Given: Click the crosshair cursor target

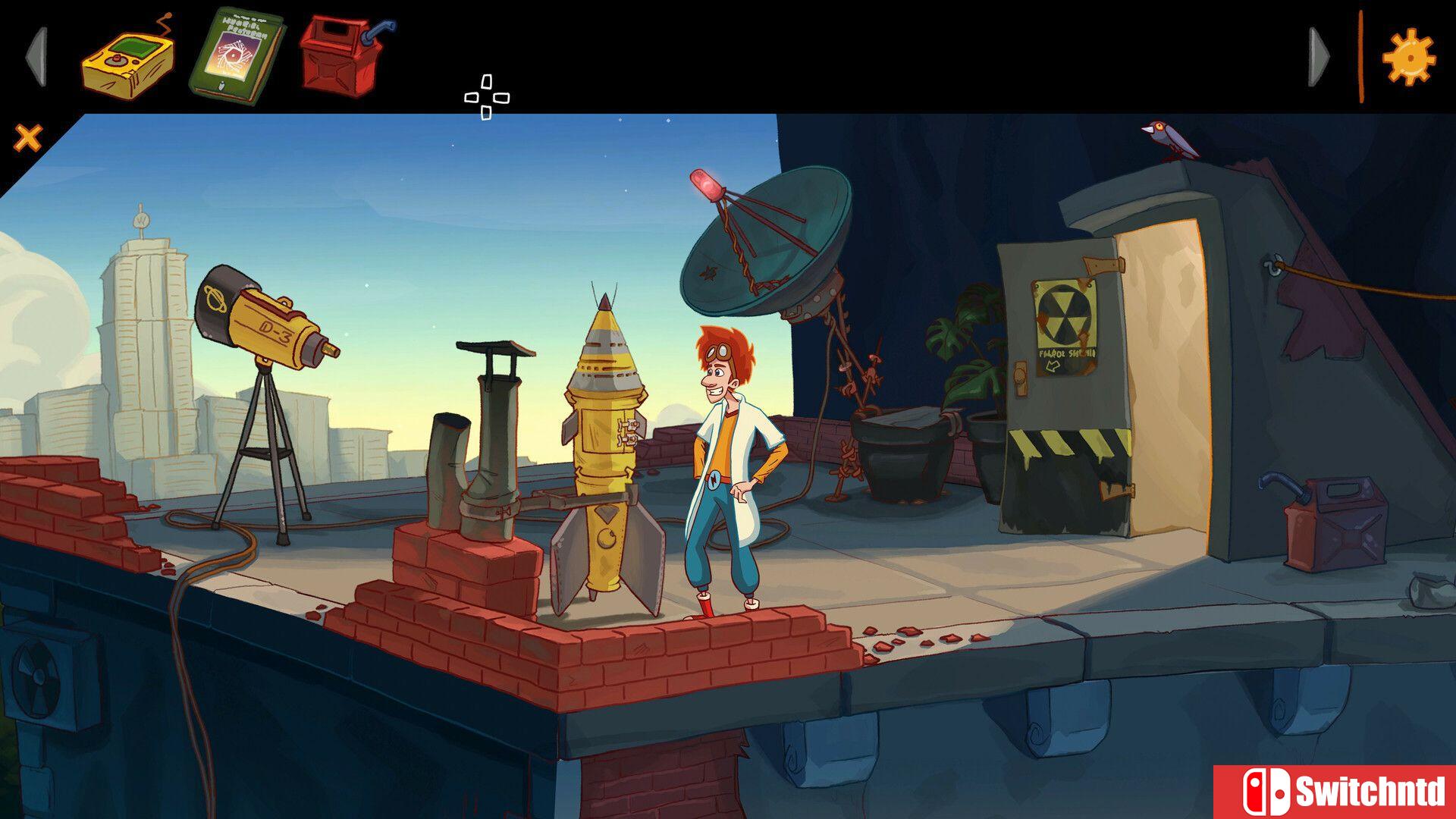Looking at the screenshot, I should tap(486, 96).
